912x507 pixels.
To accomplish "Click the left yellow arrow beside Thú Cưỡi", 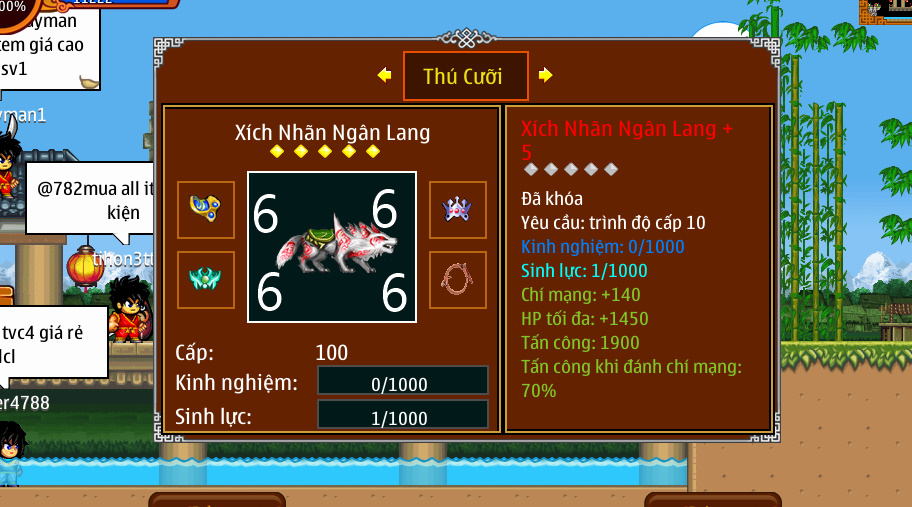I will click(384, 75).
